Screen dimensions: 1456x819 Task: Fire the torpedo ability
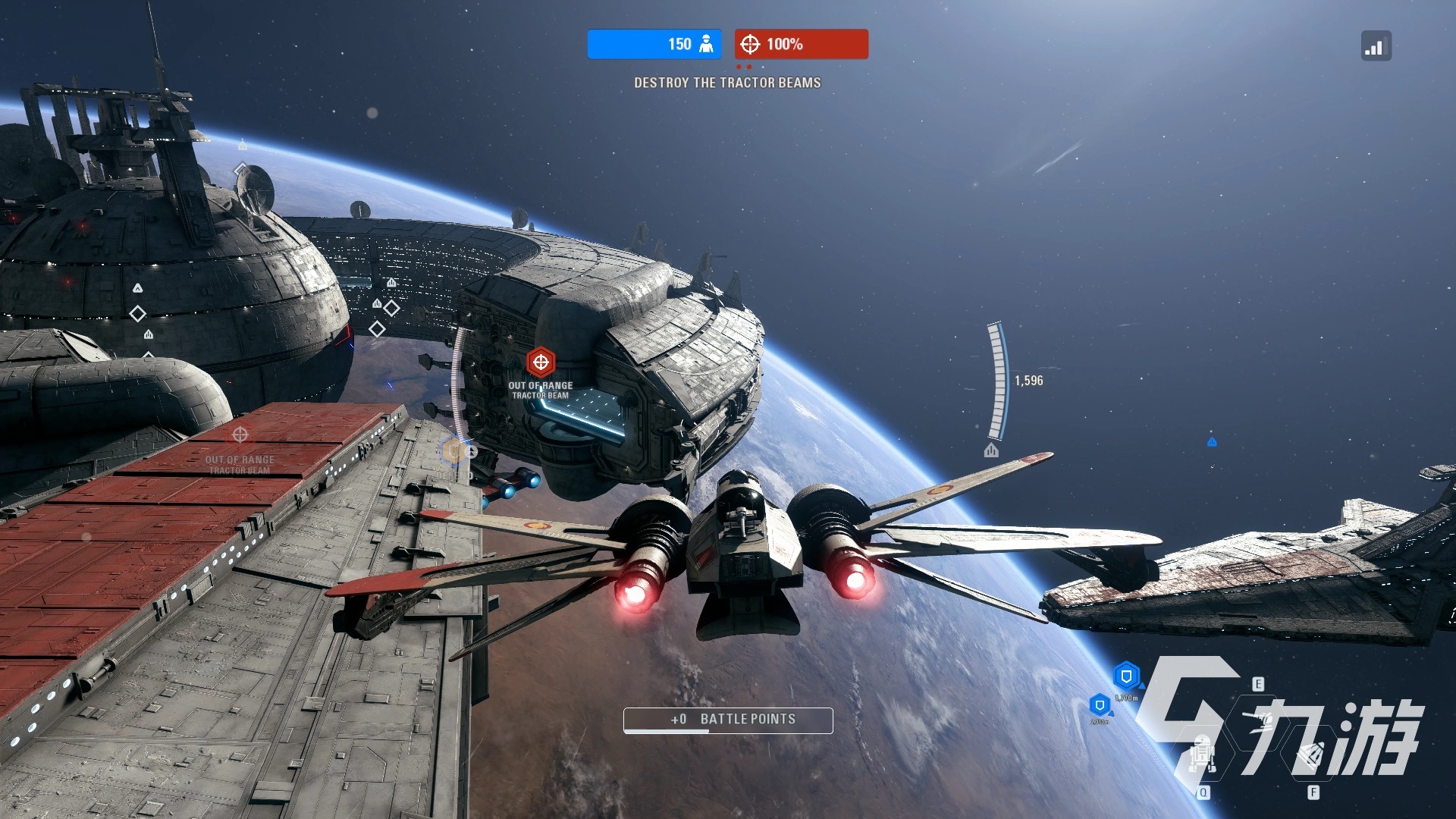click(x=1313, y=755)
